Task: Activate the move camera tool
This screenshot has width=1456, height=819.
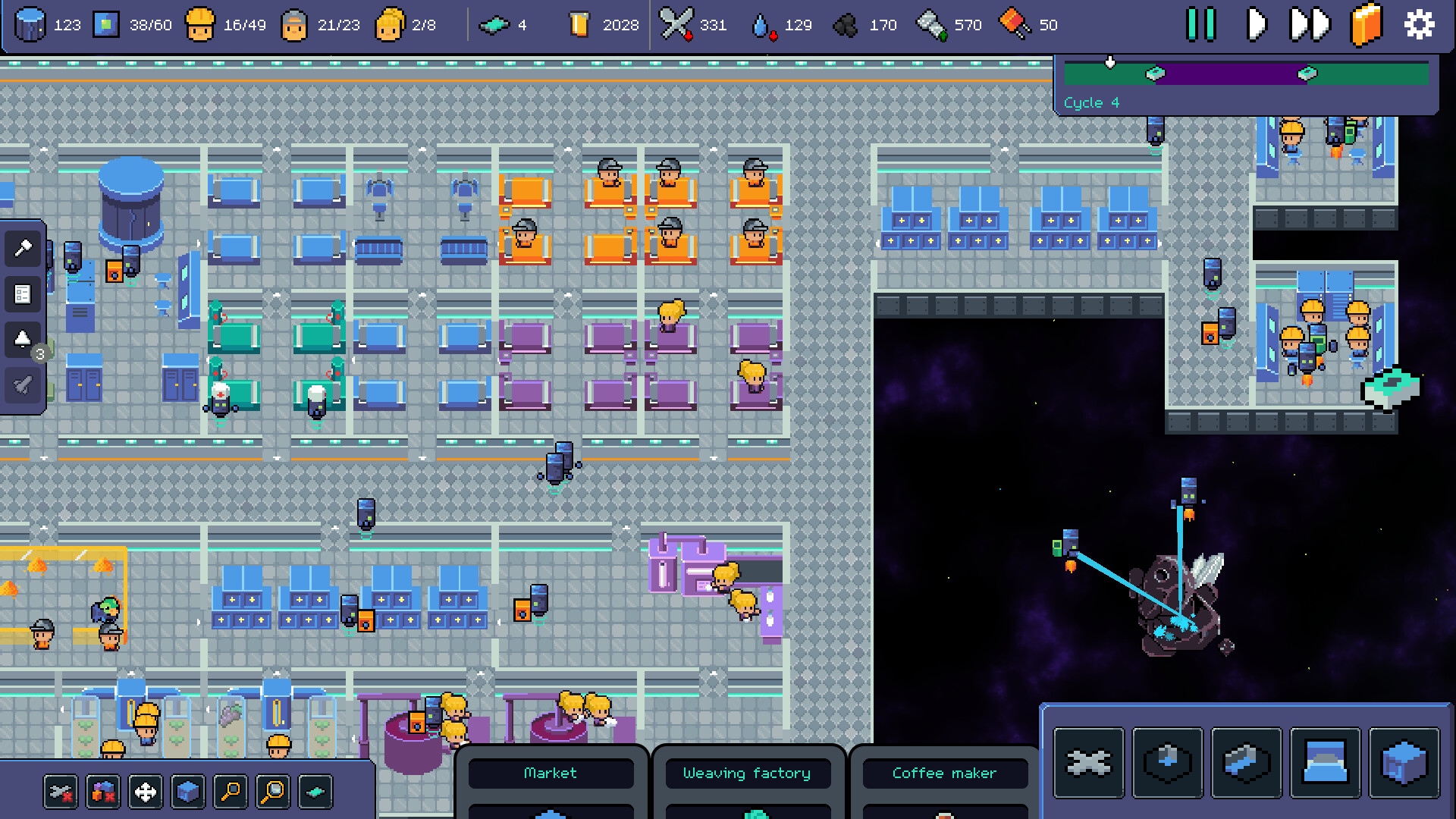Action: tap(145, 791)
